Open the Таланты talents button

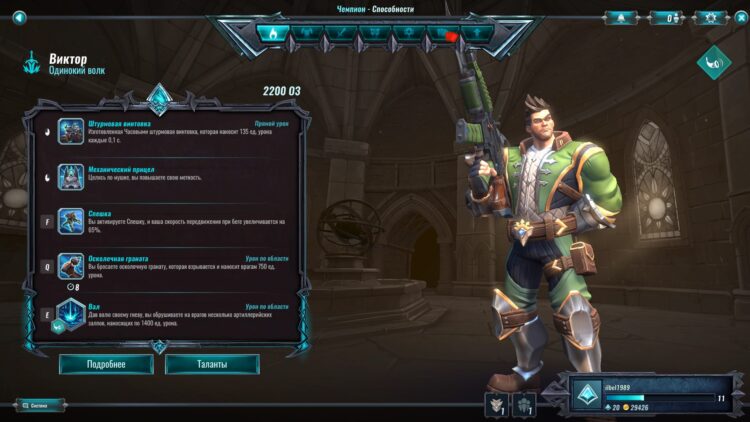212,364
